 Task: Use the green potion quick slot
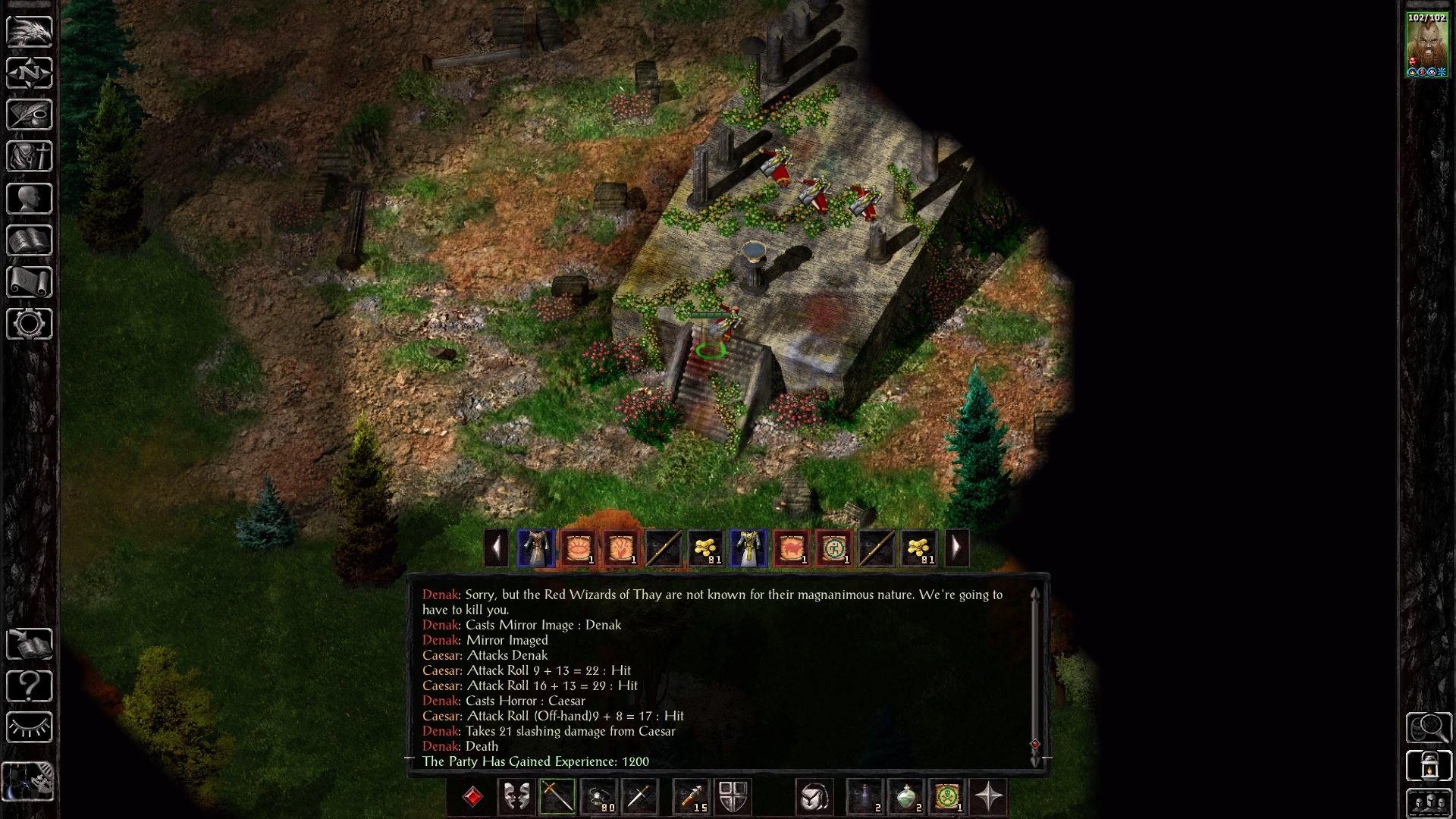[906, 797]
